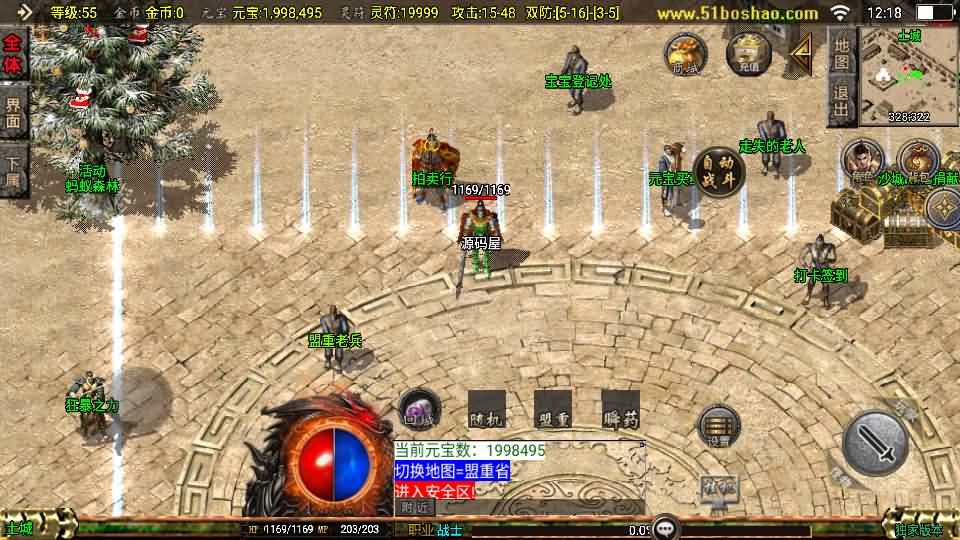Collapse the top icon row with the arrow
960x540 pixels.
click(800, 54)
